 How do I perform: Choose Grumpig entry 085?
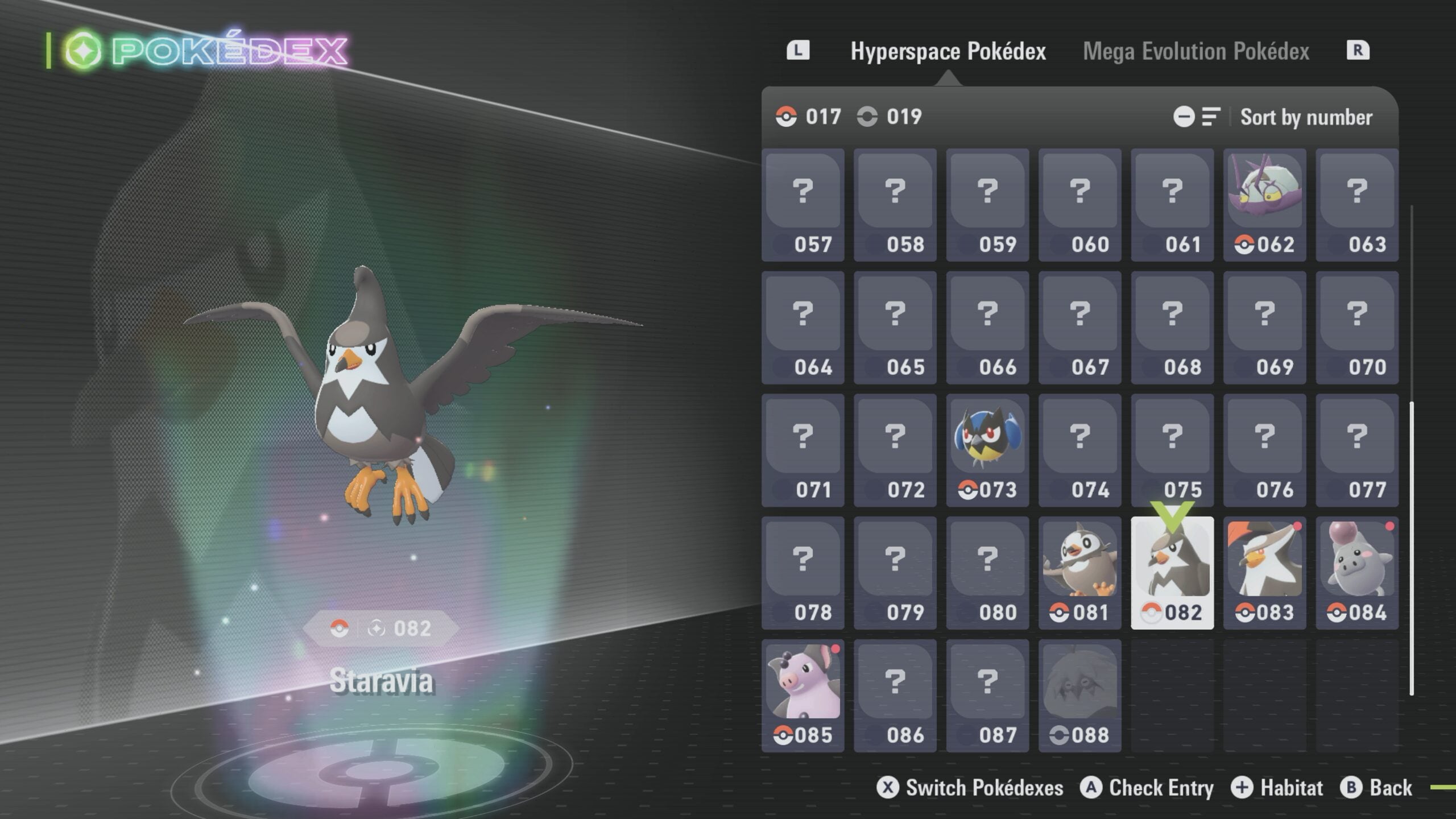click(x=803, y=696)
